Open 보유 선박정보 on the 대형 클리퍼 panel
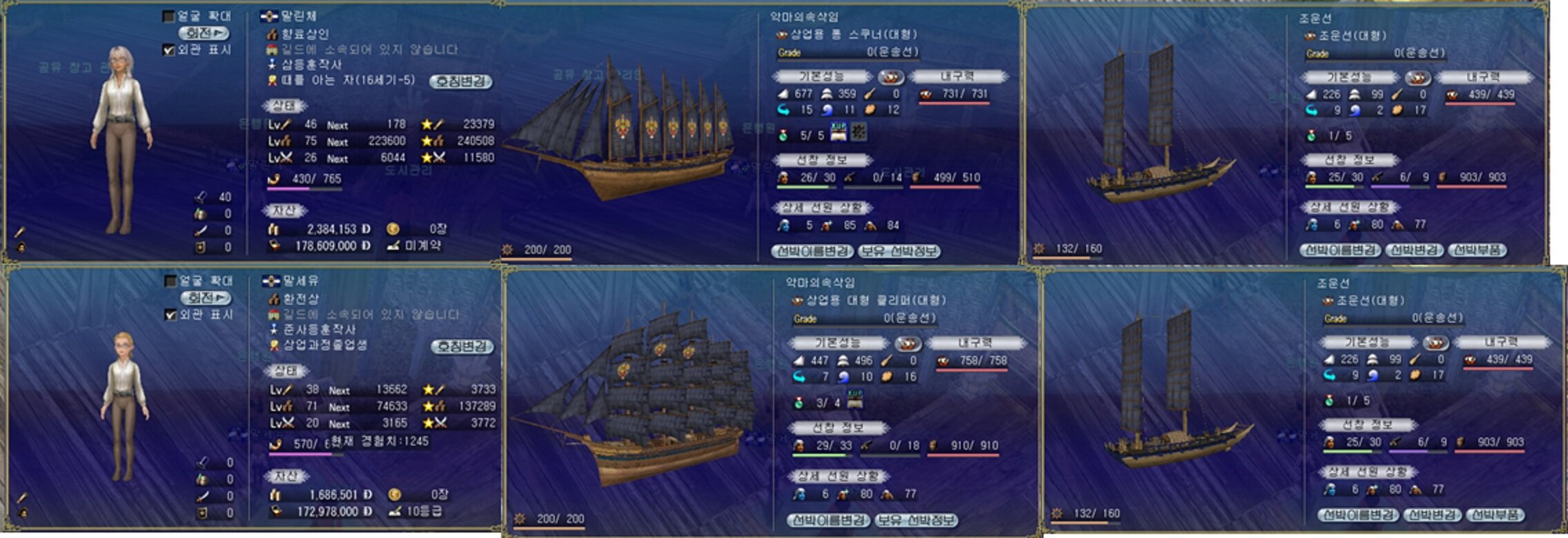 (x=916, y=519)
